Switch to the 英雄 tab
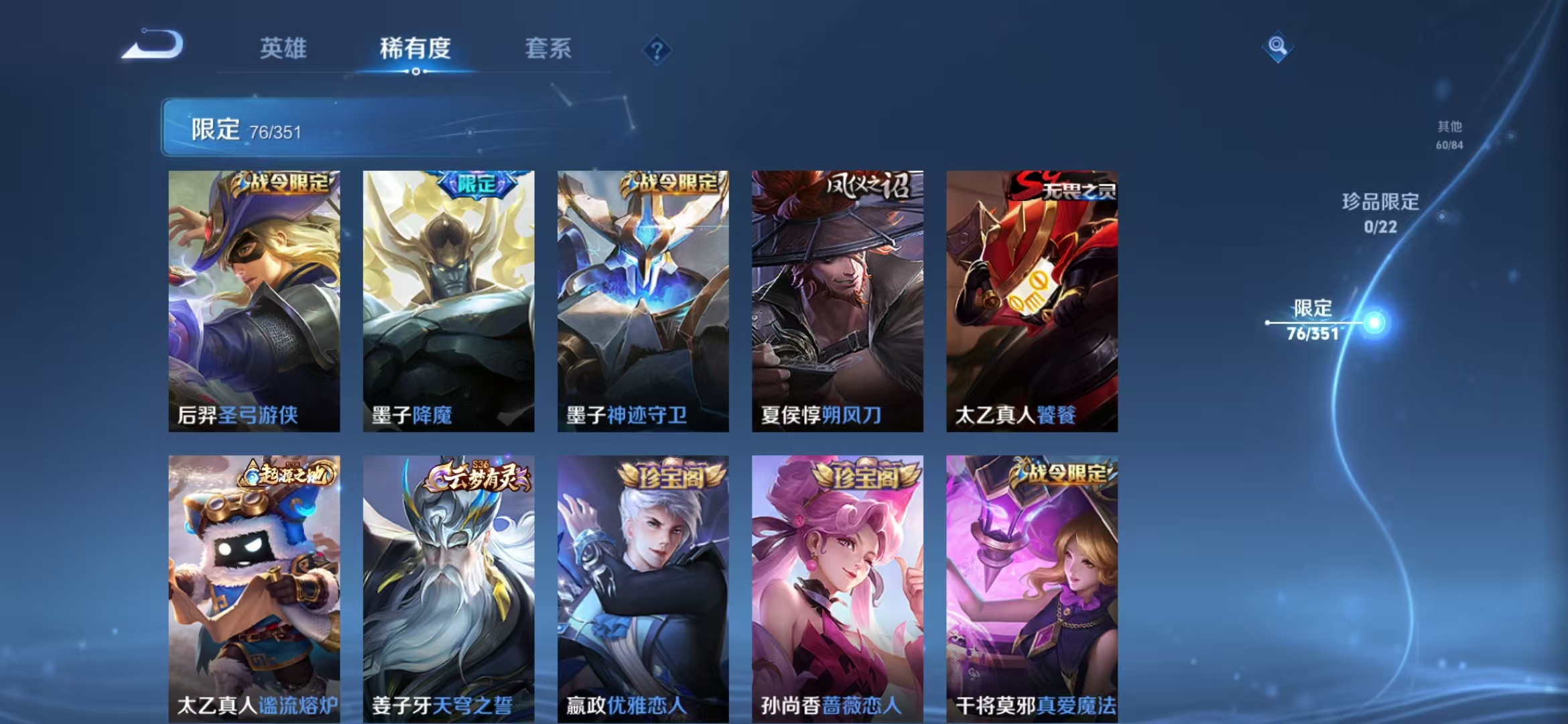1568x724 pixels. point(285,48)
